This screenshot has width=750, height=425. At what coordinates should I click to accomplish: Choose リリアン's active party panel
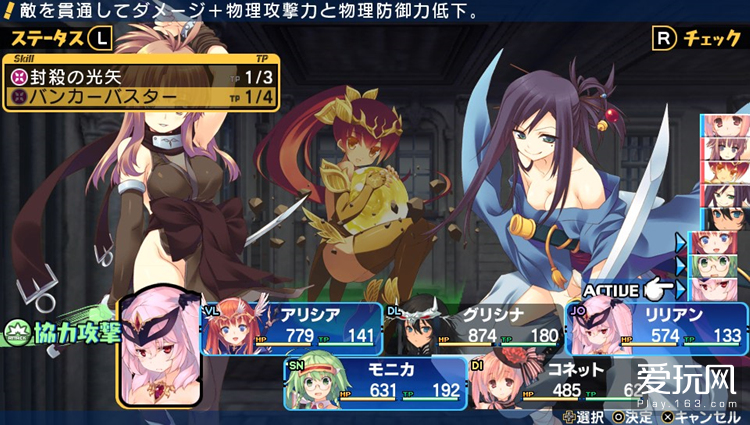click(655, 328)
